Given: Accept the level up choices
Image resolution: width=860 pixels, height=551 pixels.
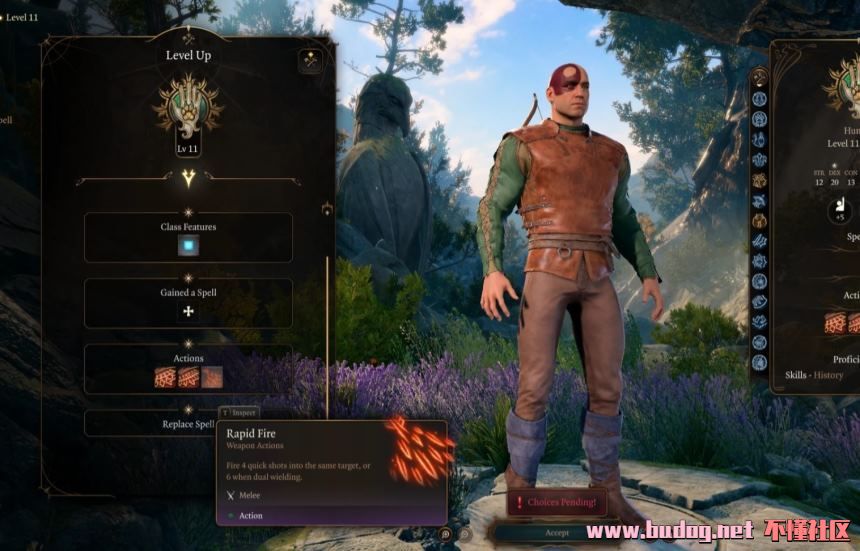Looking at the screenshot, I should point(557,533).
